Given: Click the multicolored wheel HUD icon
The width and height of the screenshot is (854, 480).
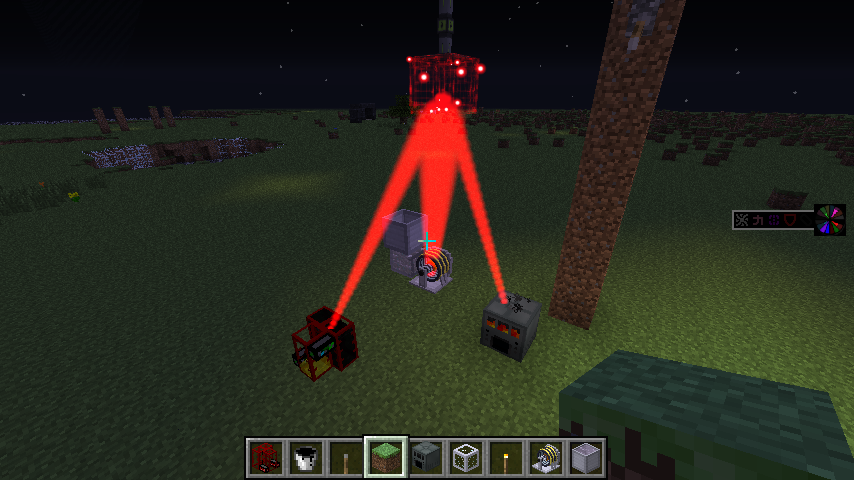Looking at the screenshot, I should pos(830,220).
